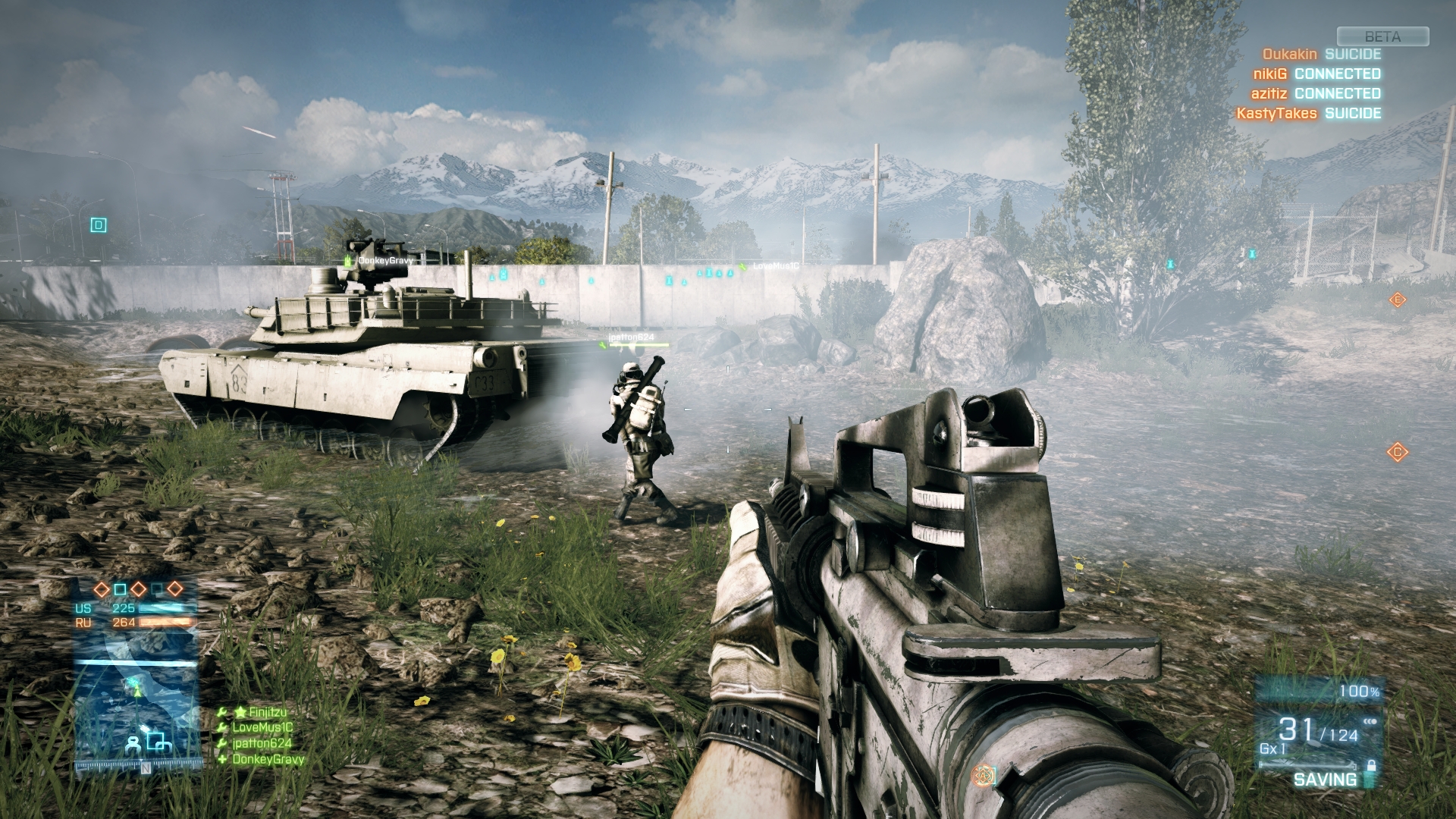Viewport: 1456px width, 819px height.
Task: Click the fire mode indicator dots
Action: coord(1370,722)
